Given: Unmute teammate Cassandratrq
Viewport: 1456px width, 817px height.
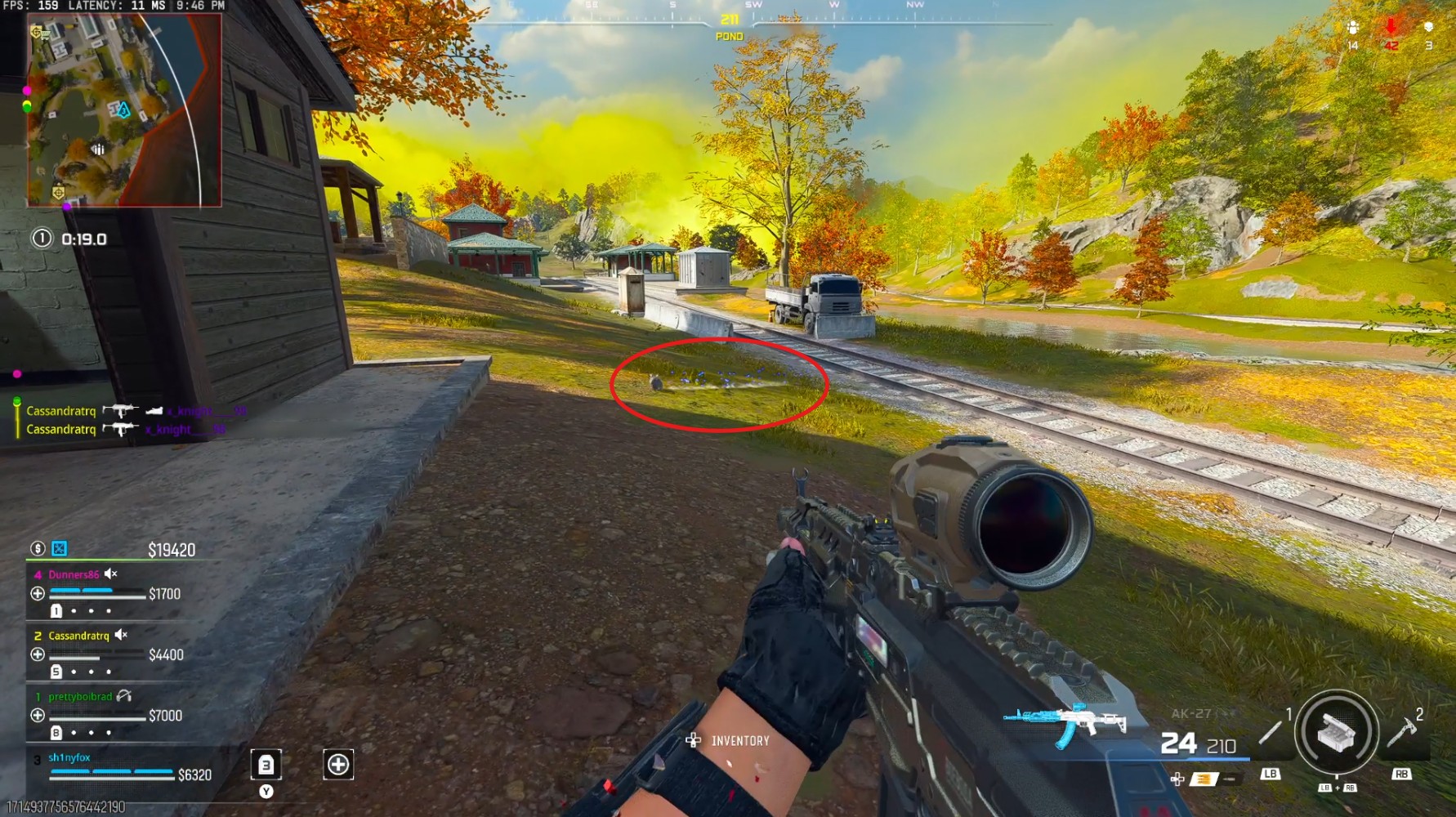Looking at the screenshot, I should click(x=121, y=635).
